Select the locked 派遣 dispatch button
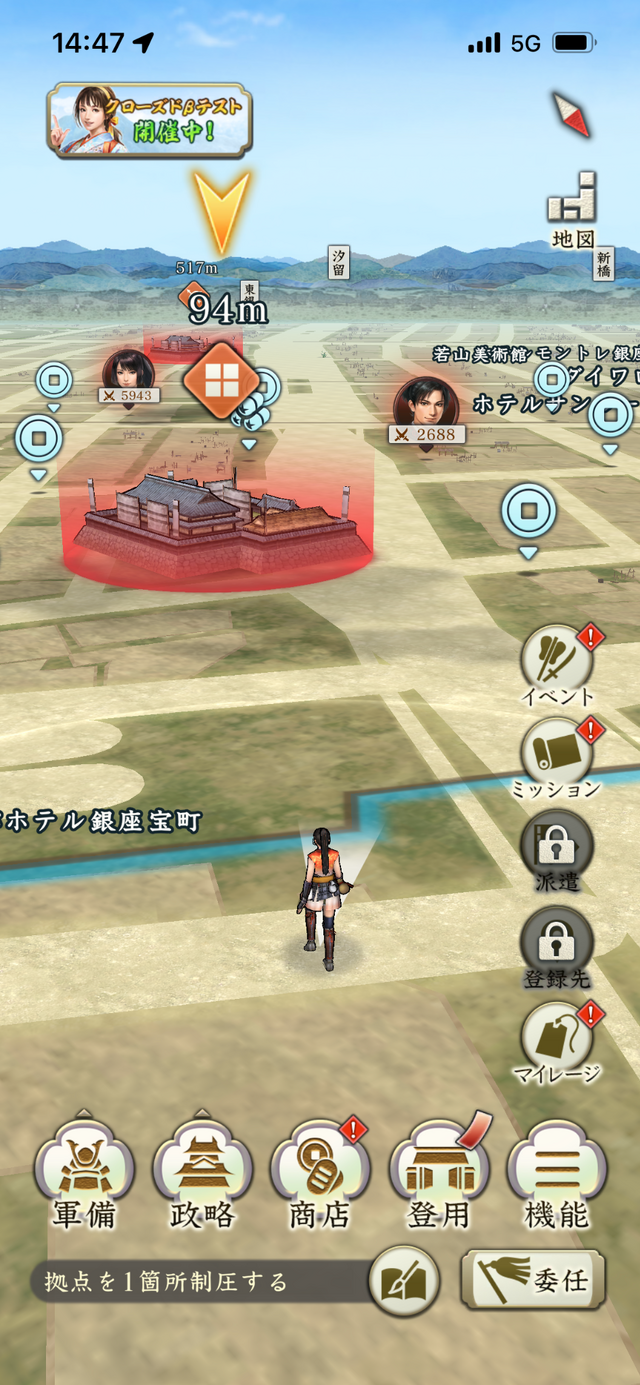 coord(557,846)
